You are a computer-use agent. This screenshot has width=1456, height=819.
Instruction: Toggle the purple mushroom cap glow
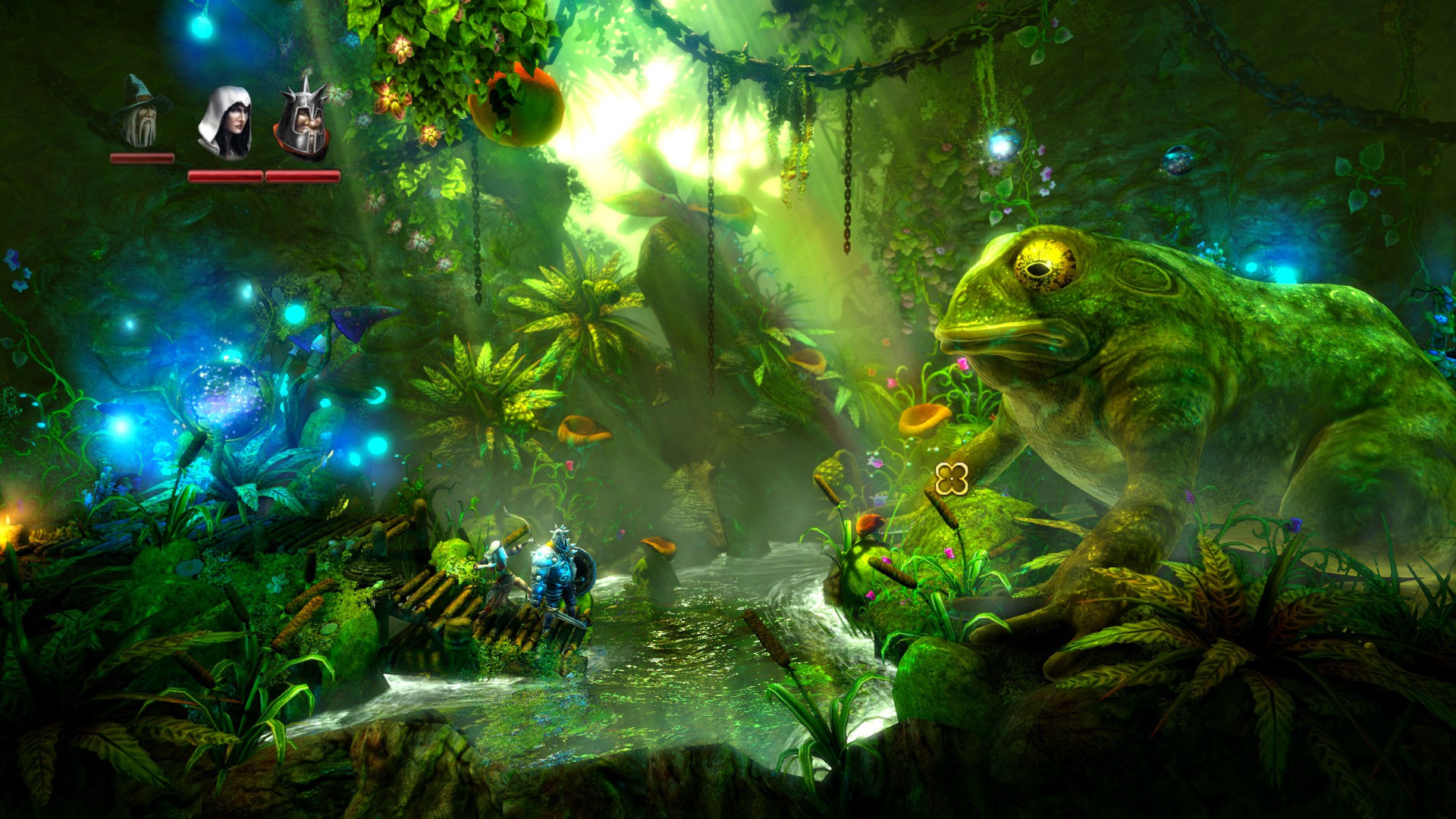(358, 321)
